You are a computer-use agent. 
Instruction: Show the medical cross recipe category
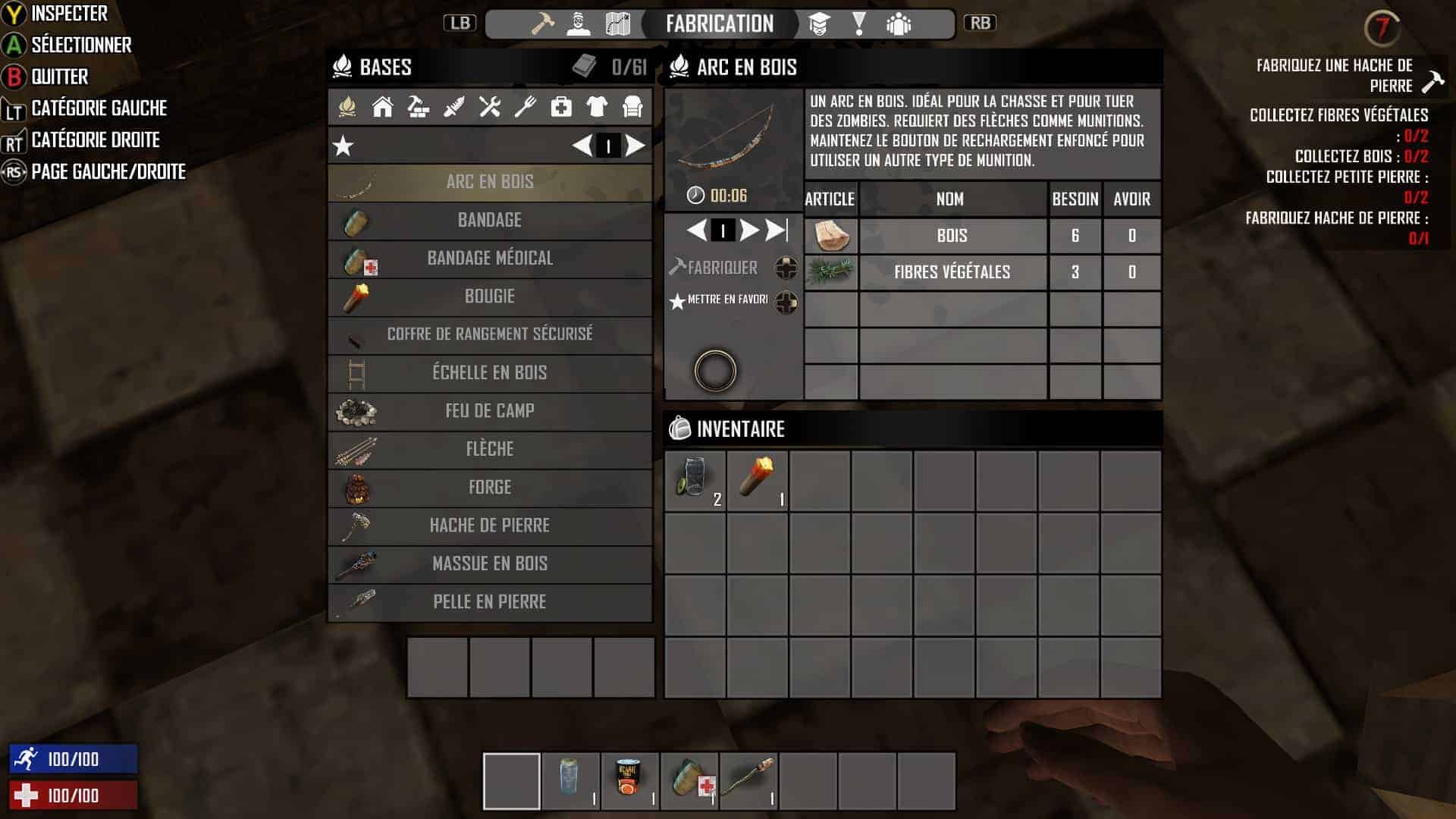pyautogui.click(x=561, y=107)
